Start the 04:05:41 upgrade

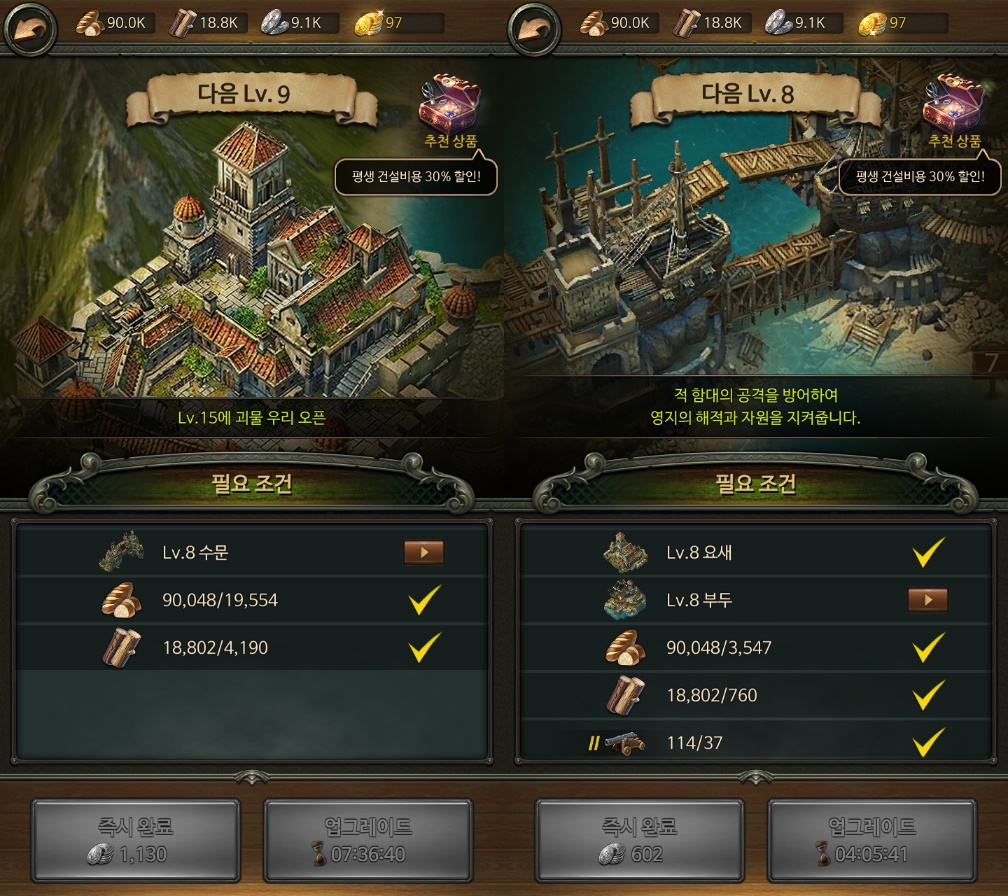tap(871, 841)
